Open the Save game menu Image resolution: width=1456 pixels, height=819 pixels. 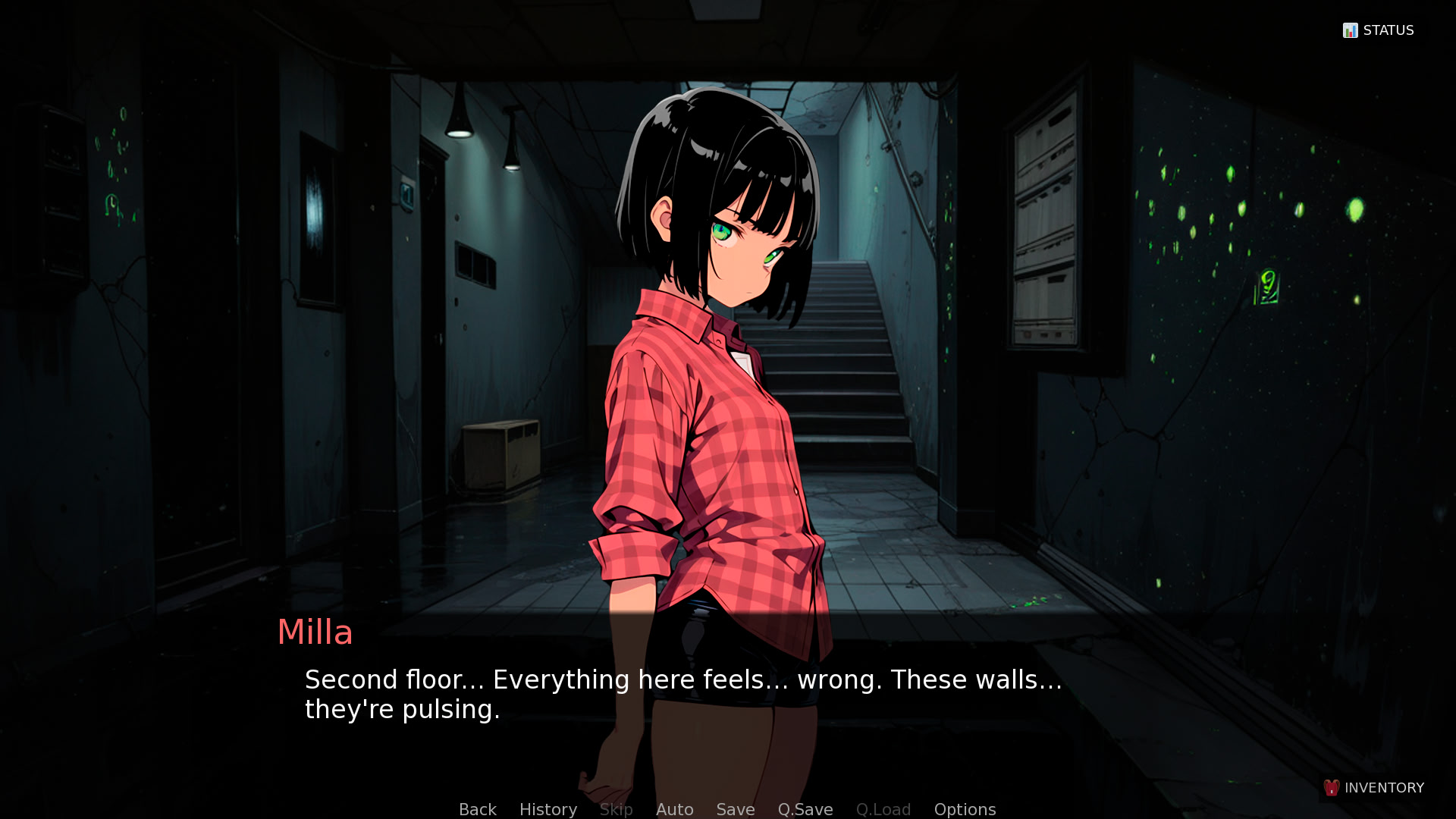(736, 809)
